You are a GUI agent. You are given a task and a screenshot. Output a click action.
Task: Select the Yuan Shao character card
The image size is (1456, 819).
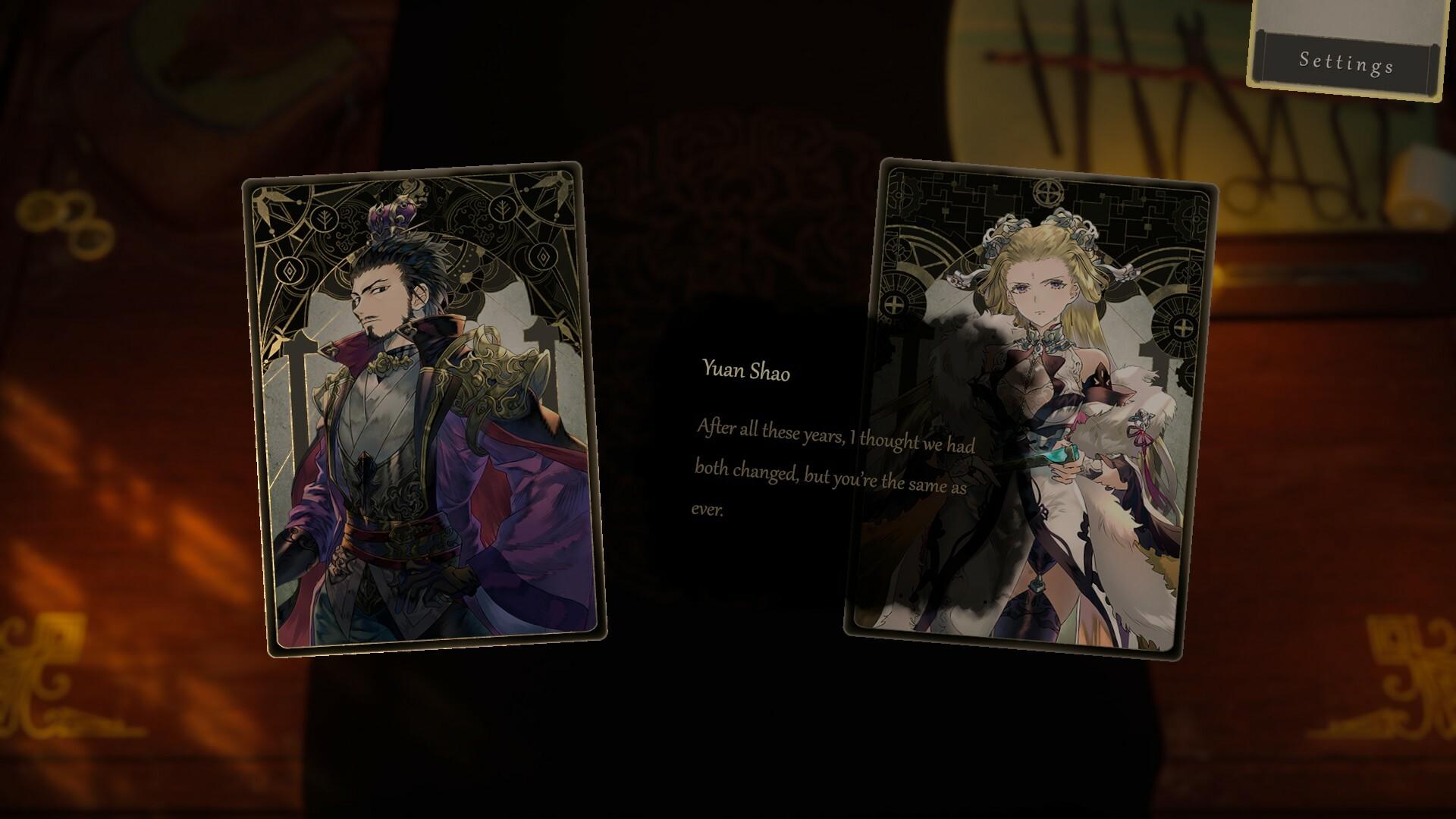[425, 408]
